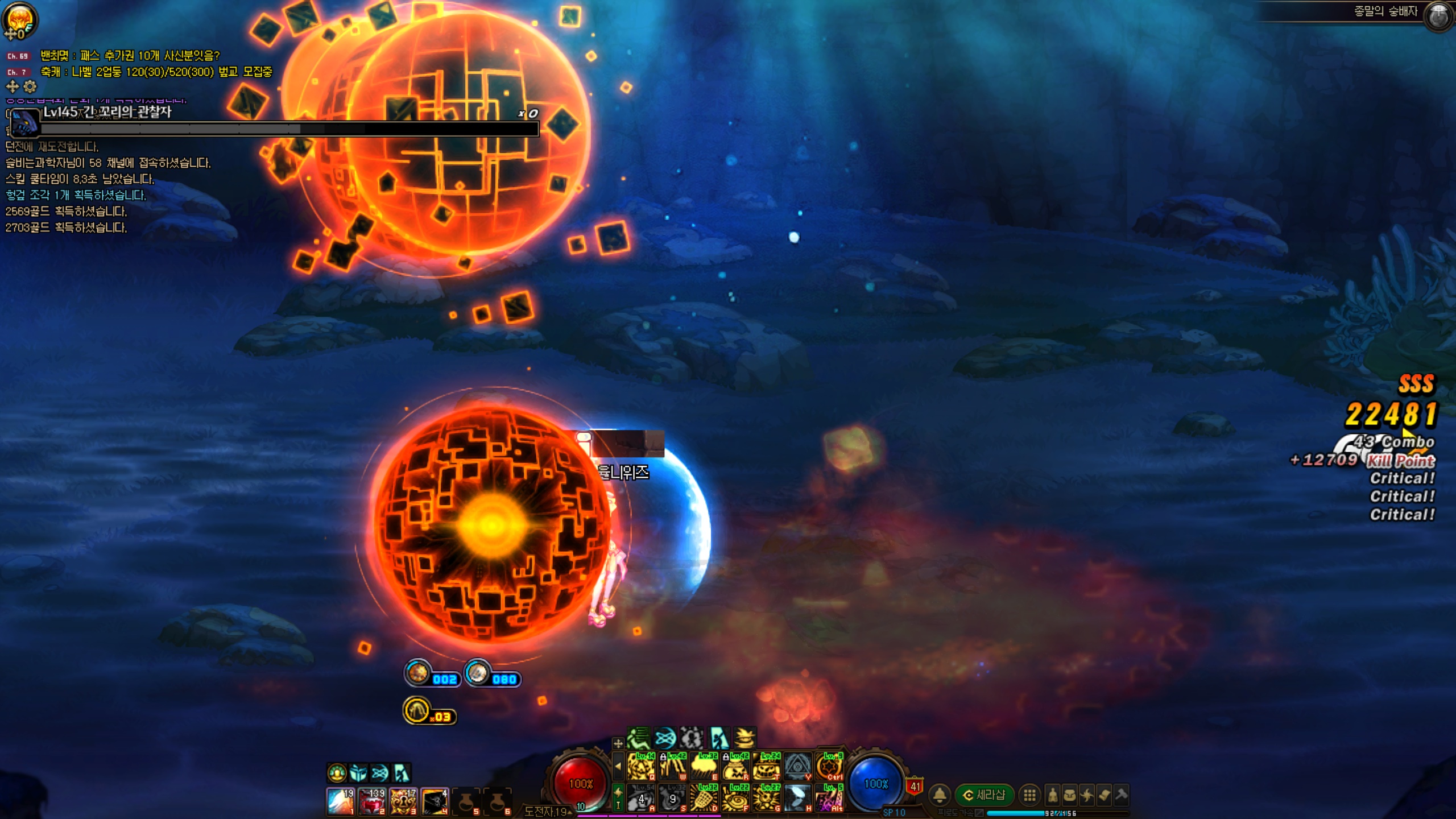Click the 종말의 숭배자 dungeon icon
The width and height of the screenshot is (1456, 819).
(x=1440, y=15)
